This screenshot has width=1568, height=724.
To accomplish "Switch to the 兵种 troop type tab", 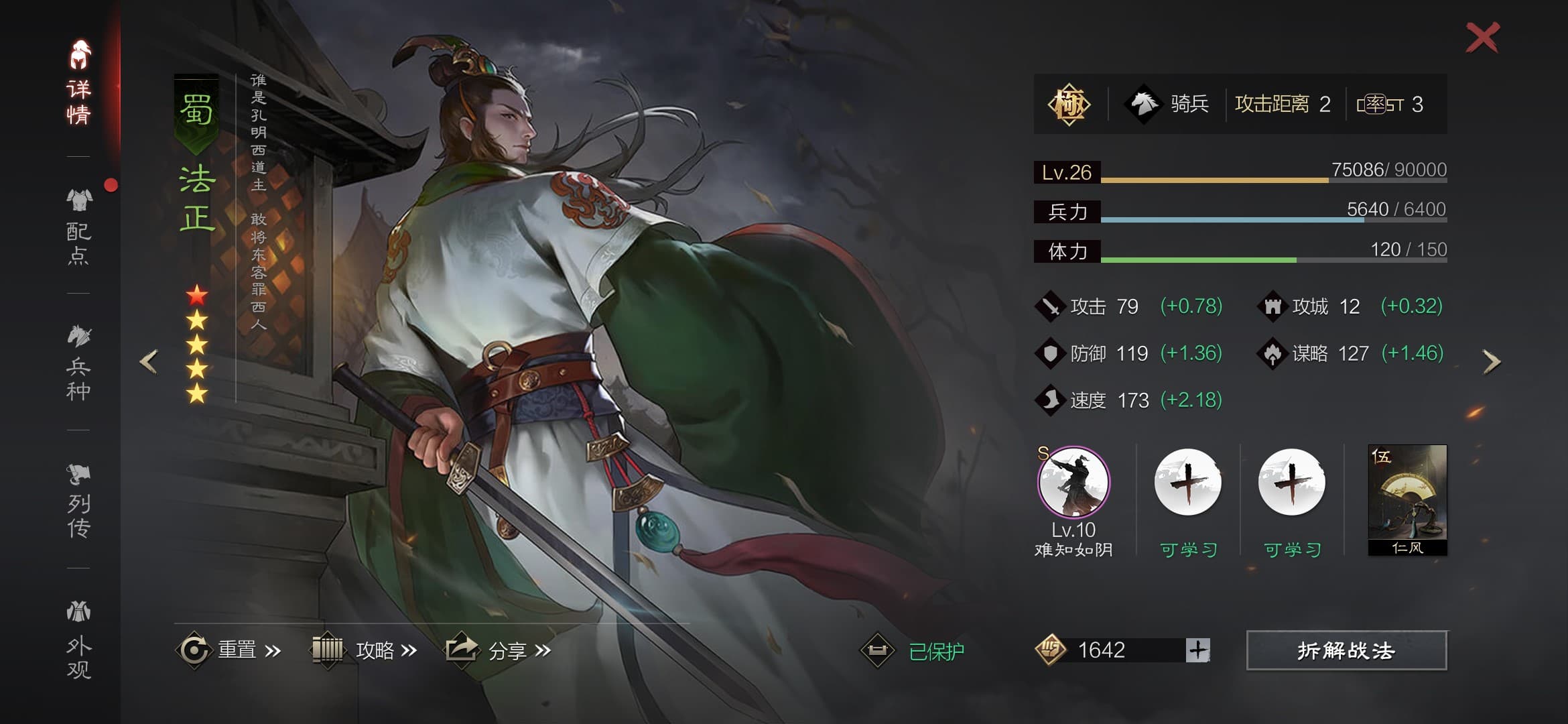I will click(79, 363).
